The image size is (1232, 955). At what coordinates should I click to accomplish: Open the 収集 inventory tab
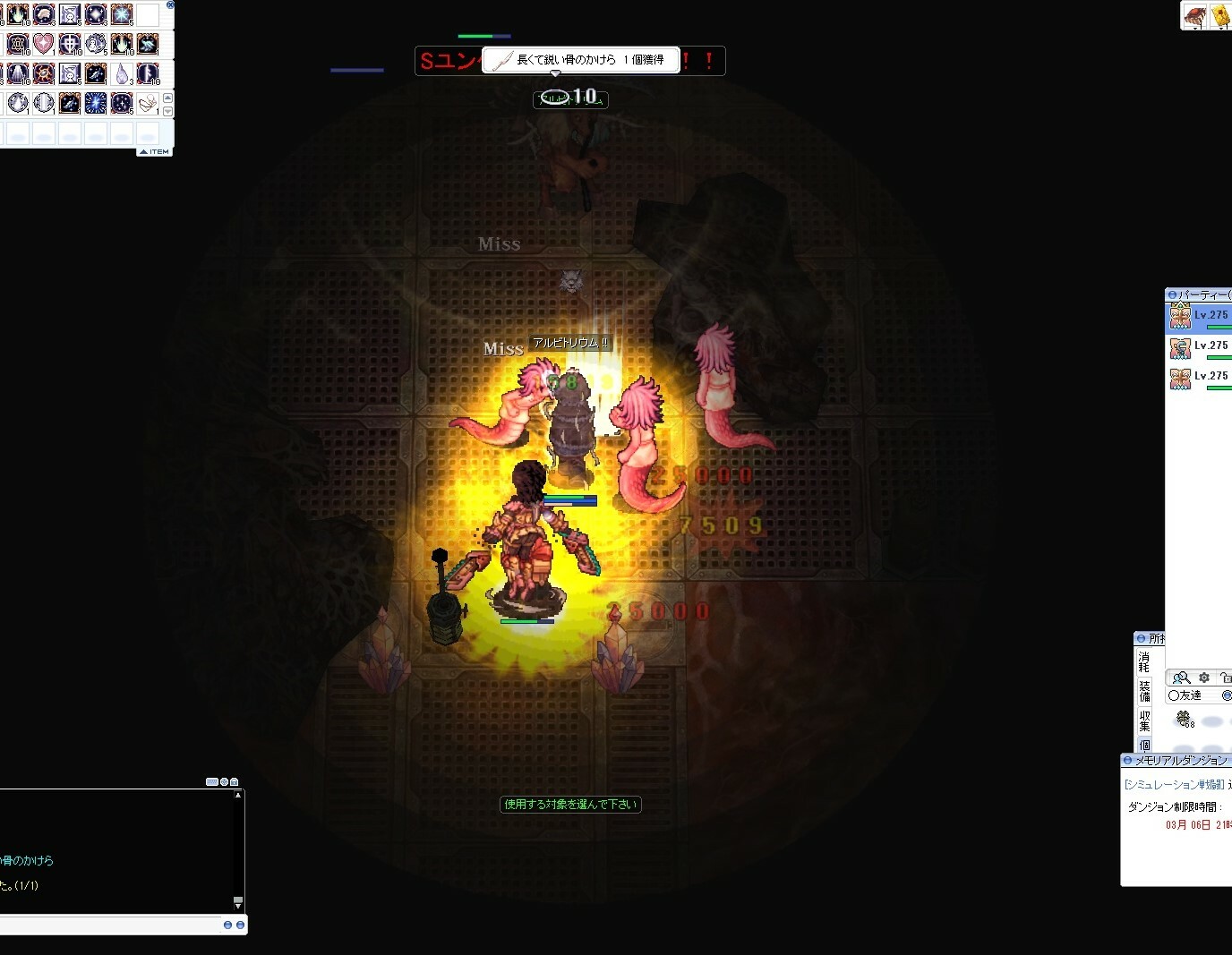tap(1144, 721)
